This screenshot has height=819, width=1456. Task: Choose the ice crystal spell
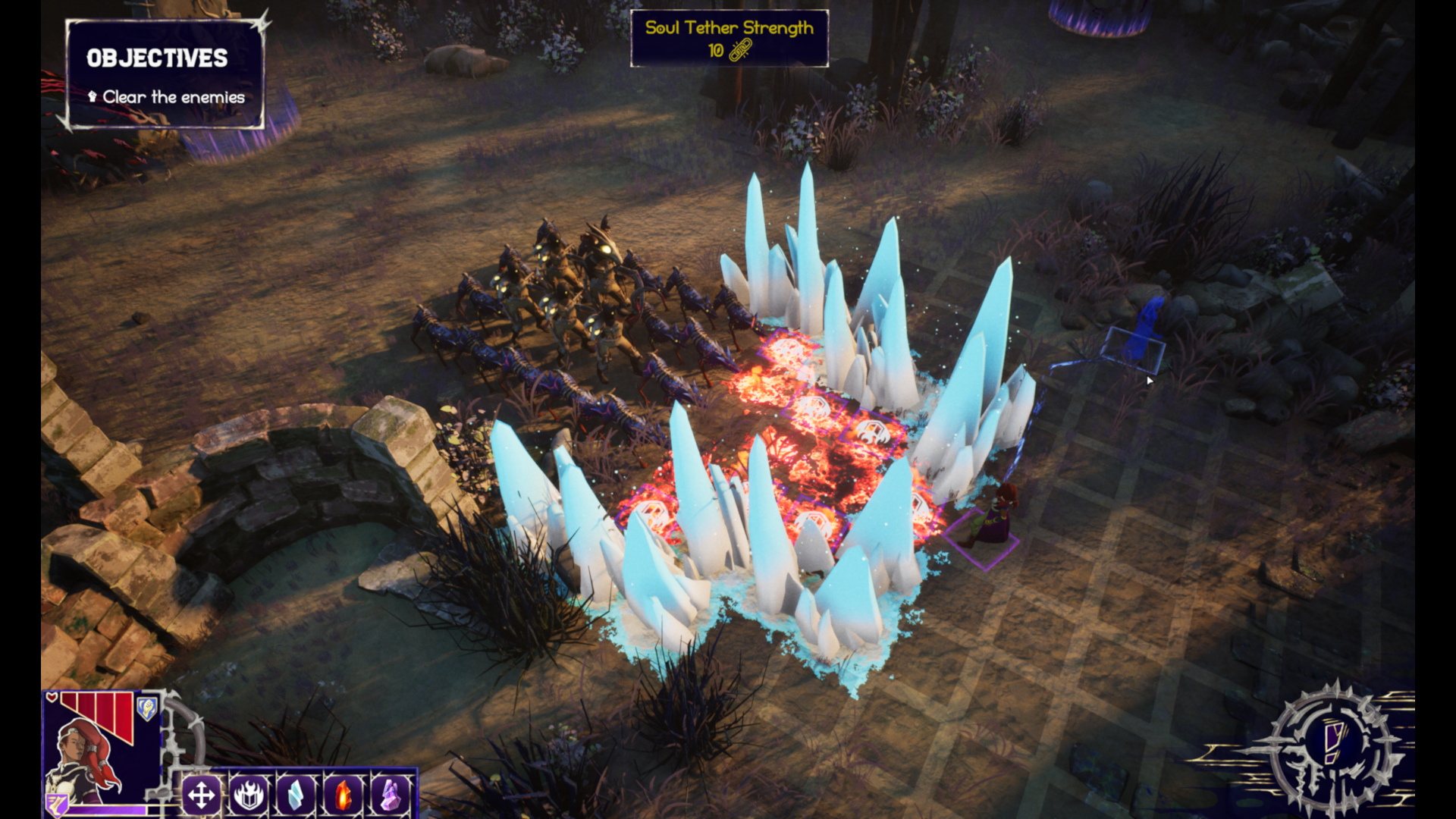pos(296,795)
